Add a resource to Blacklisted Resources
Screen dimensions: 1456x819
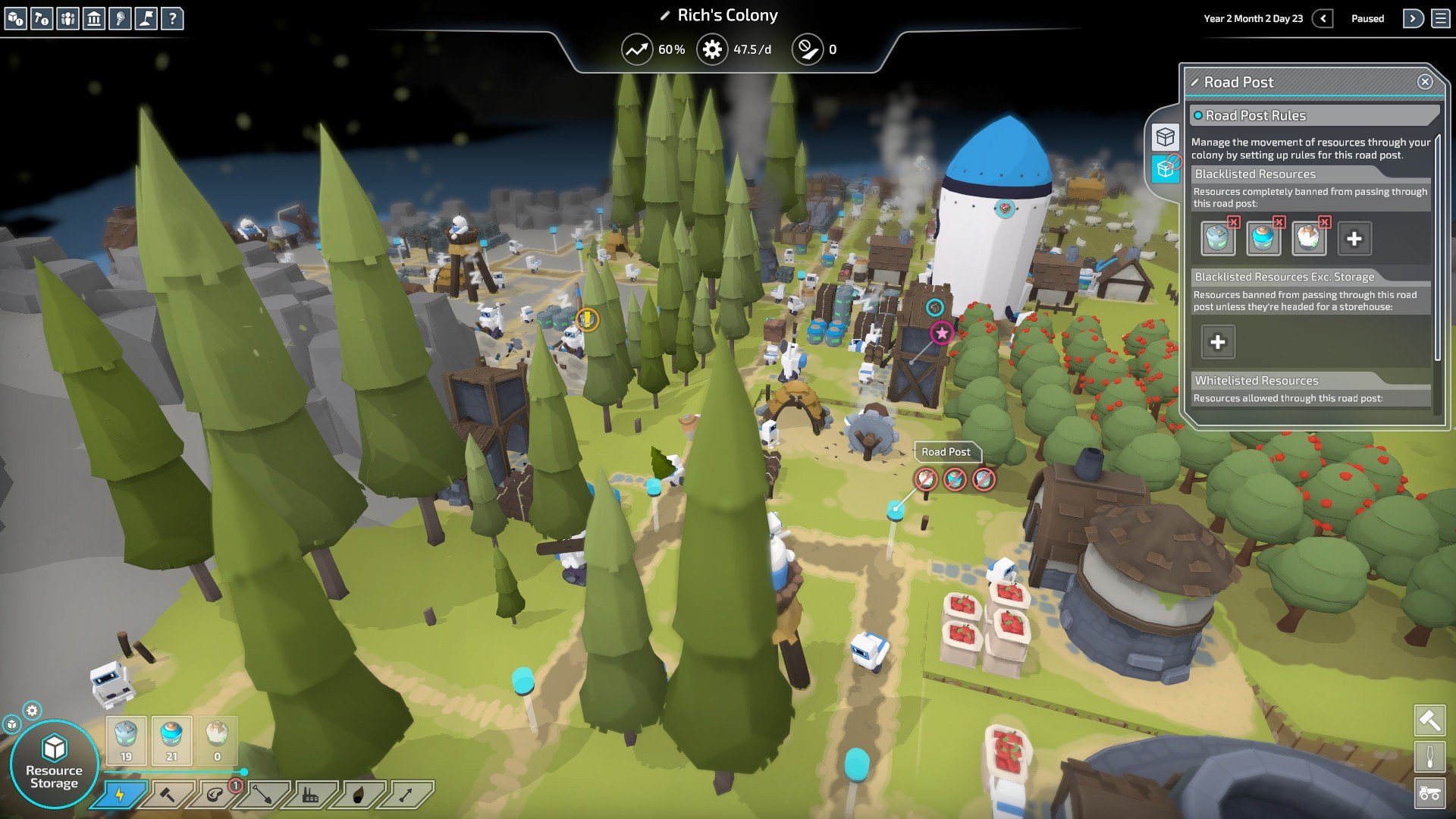pyautogui.click(x=1354, y=239)
